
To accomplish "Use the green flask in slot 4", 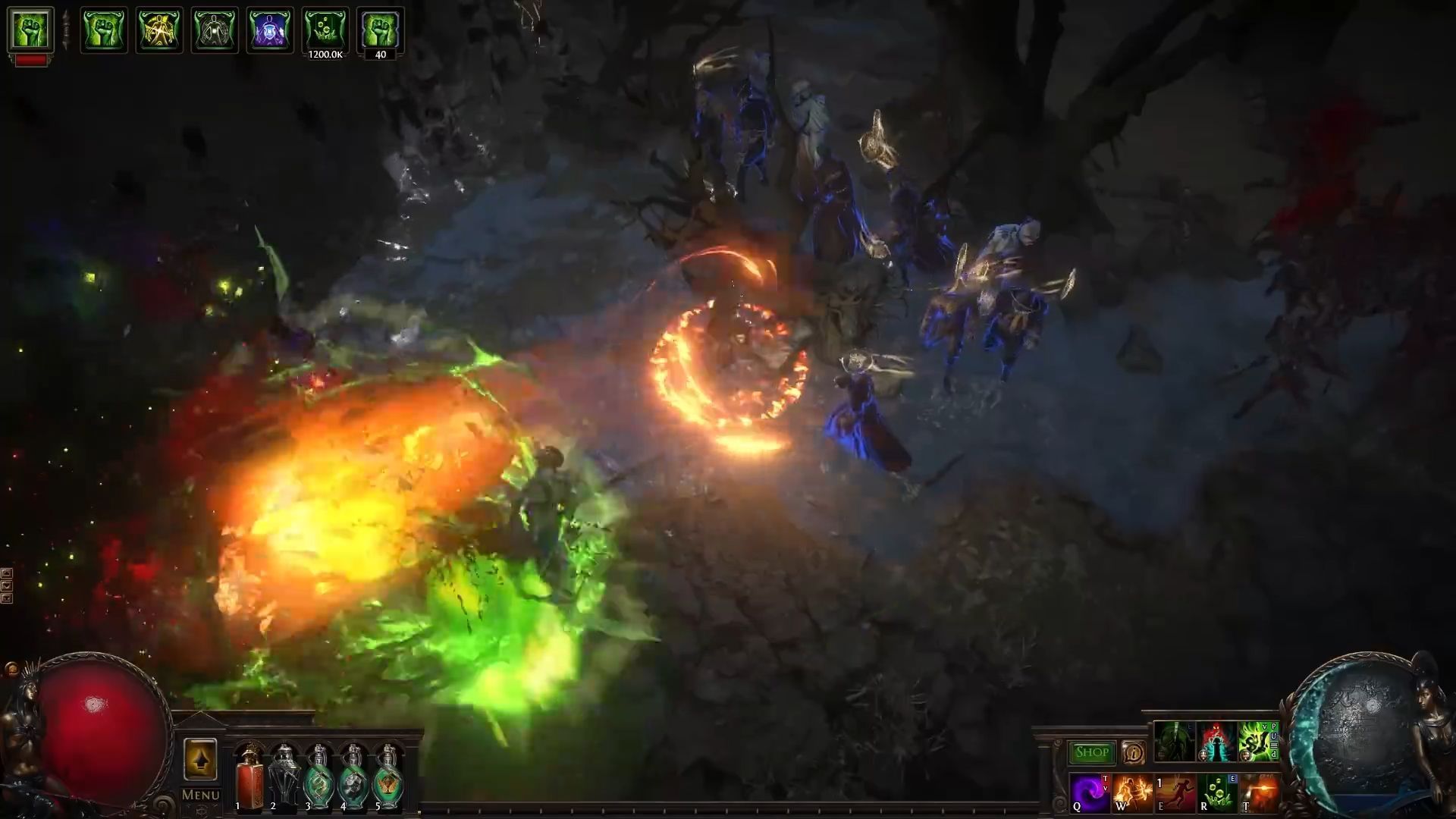I will [x=353, y=777].
